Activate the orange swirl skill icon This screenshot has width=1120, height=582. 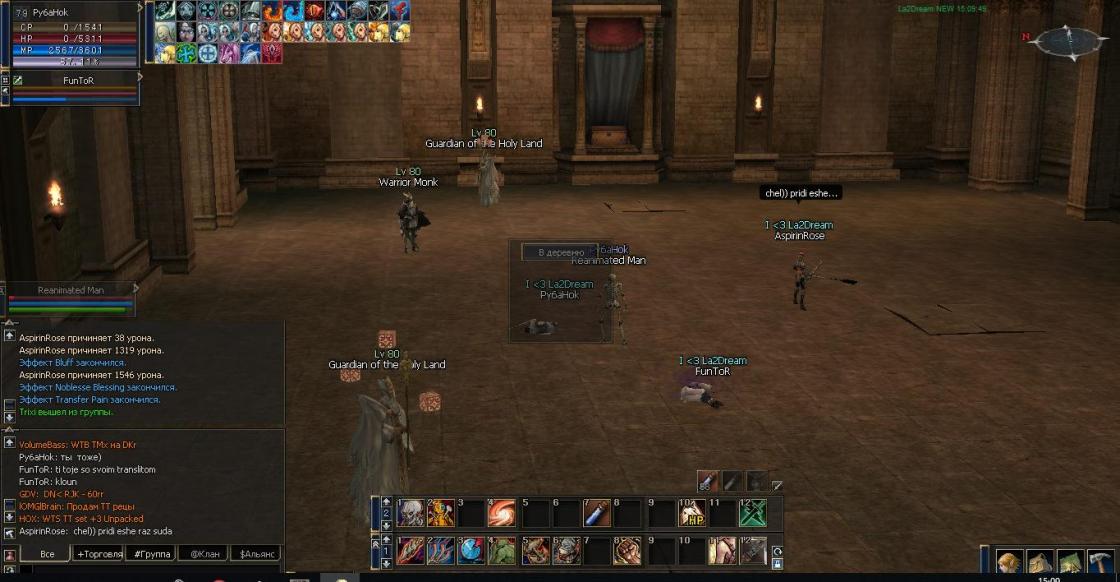point(502,514)
